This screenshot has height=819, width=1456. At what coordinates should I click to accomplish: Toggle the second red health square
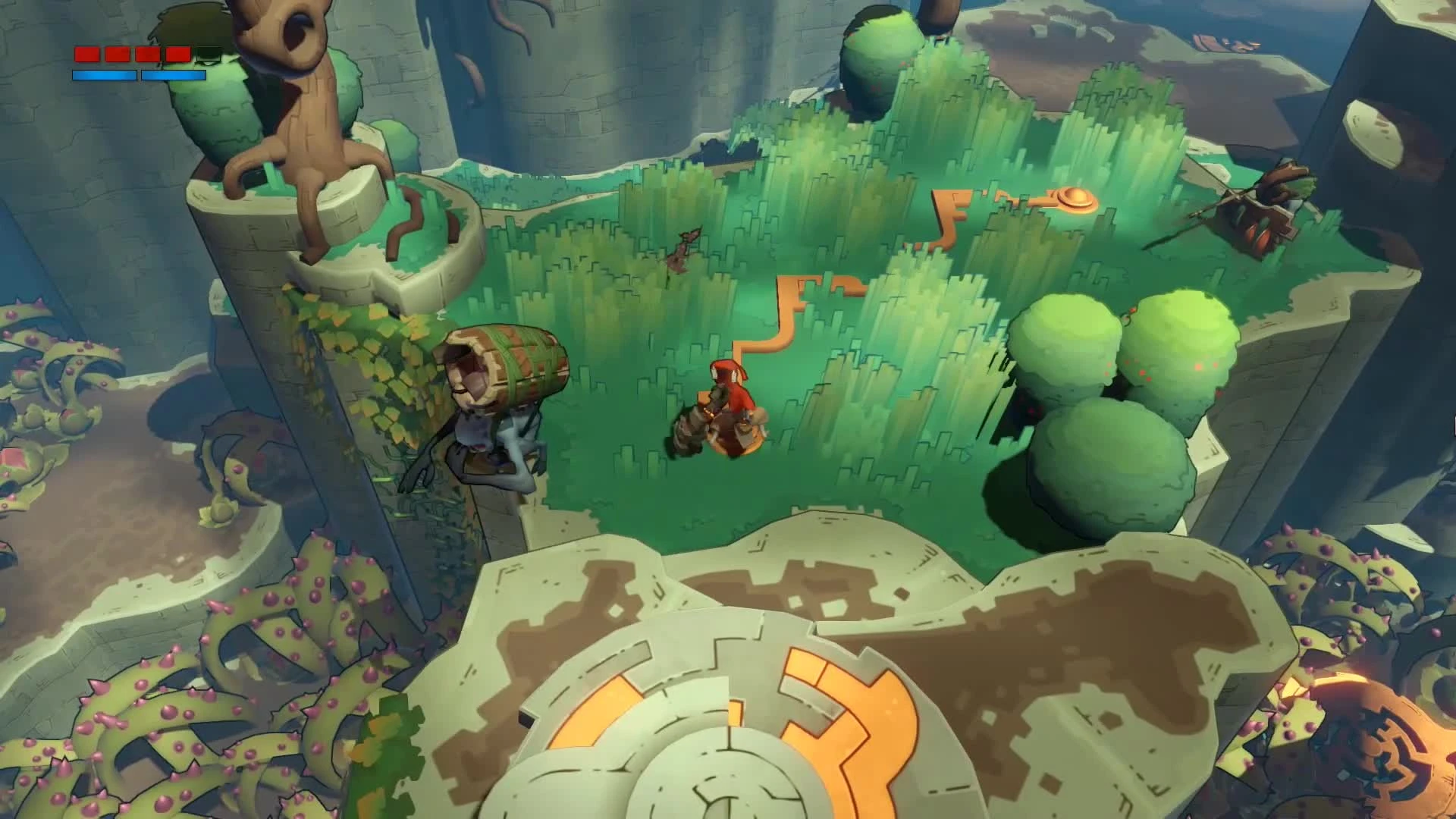click(118, 54)
